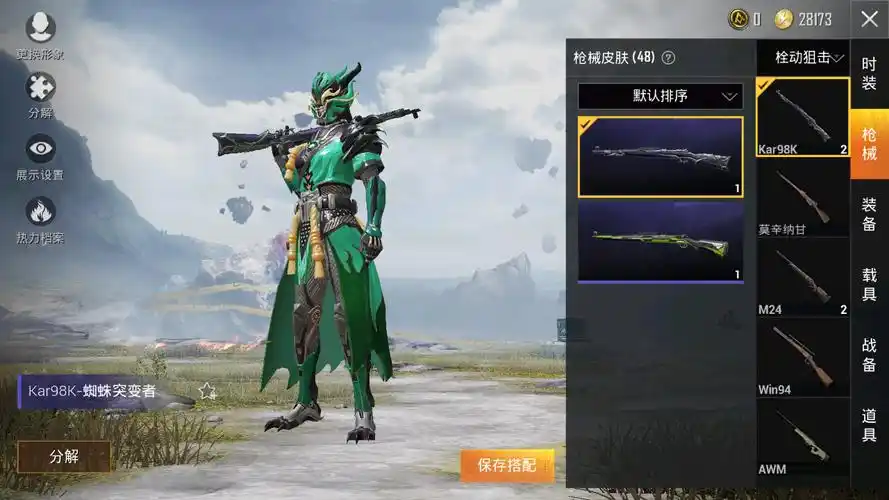Image resolution: width=889 pixels, height=500 pixels.
Task: Close the wardrobe with the X button
Action: click(x=869, y=19)
